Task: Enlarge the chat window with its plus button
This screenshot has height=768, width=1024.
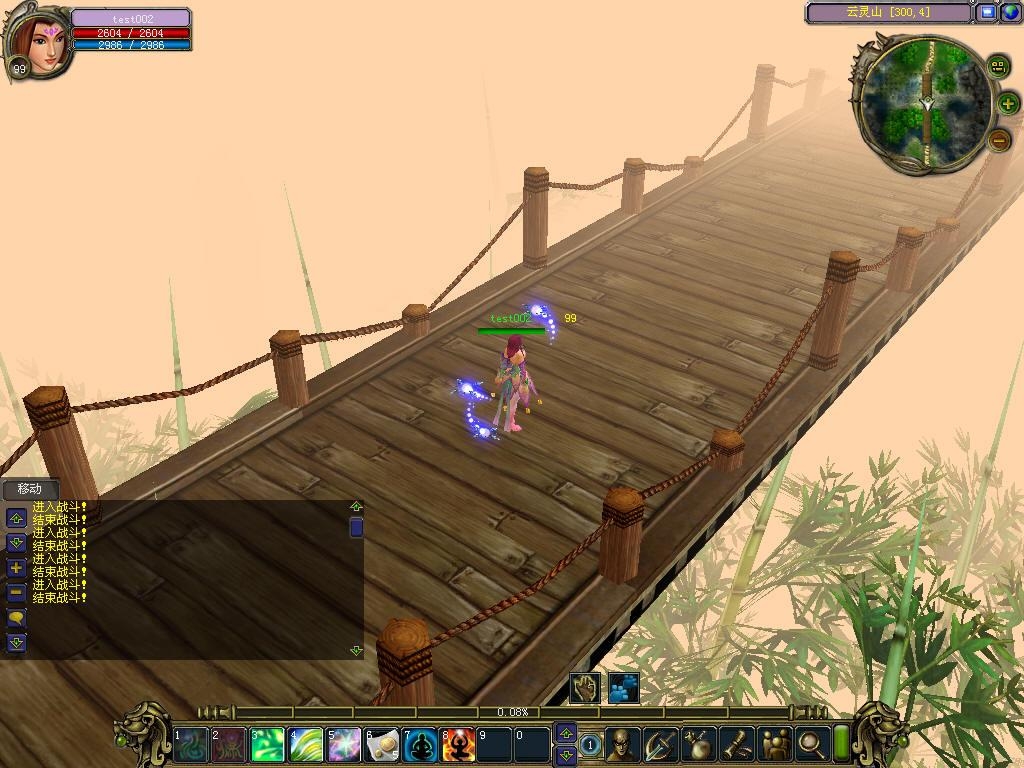Action: [16, 568]
